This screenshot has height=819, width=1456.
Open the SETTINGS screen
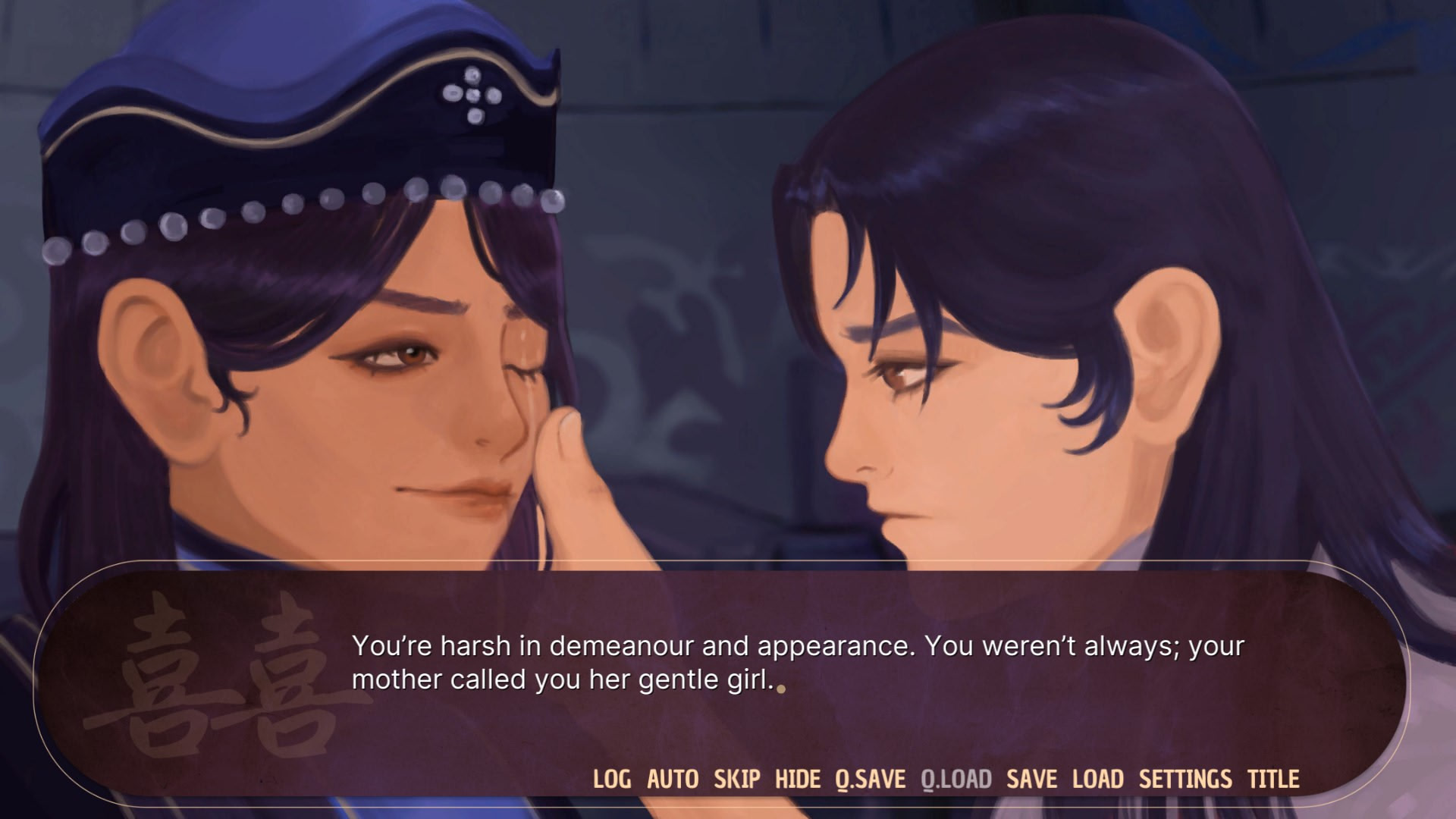(x=1185, y=779)
